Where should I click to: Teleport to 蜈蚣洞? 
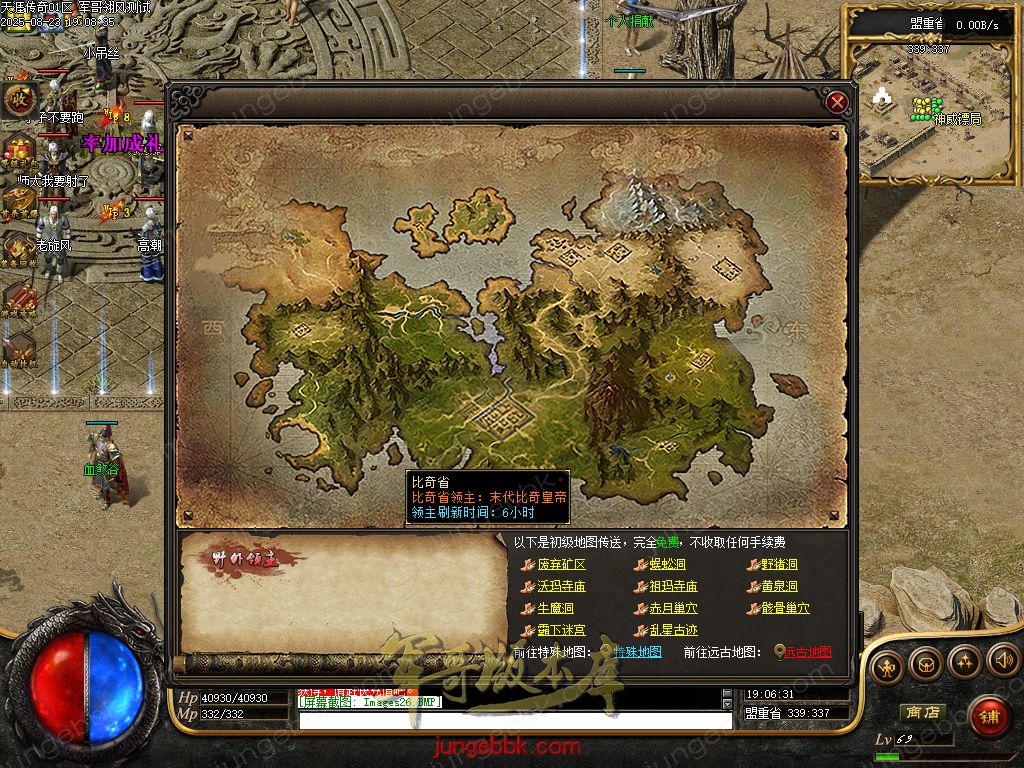pyautogui.click(x=667, y=565)
